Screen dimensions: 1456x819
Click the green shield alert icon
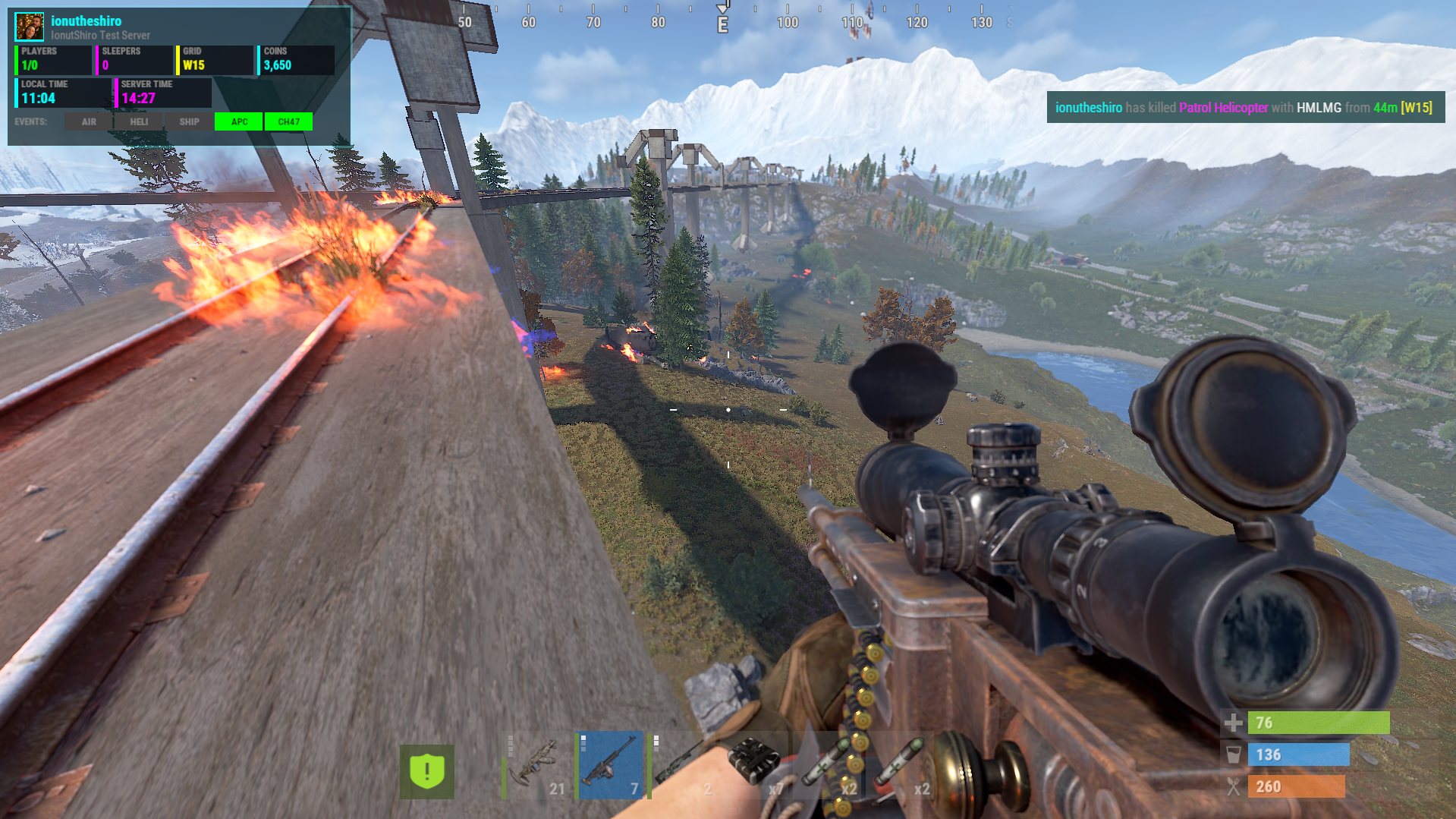pos(427,771)
